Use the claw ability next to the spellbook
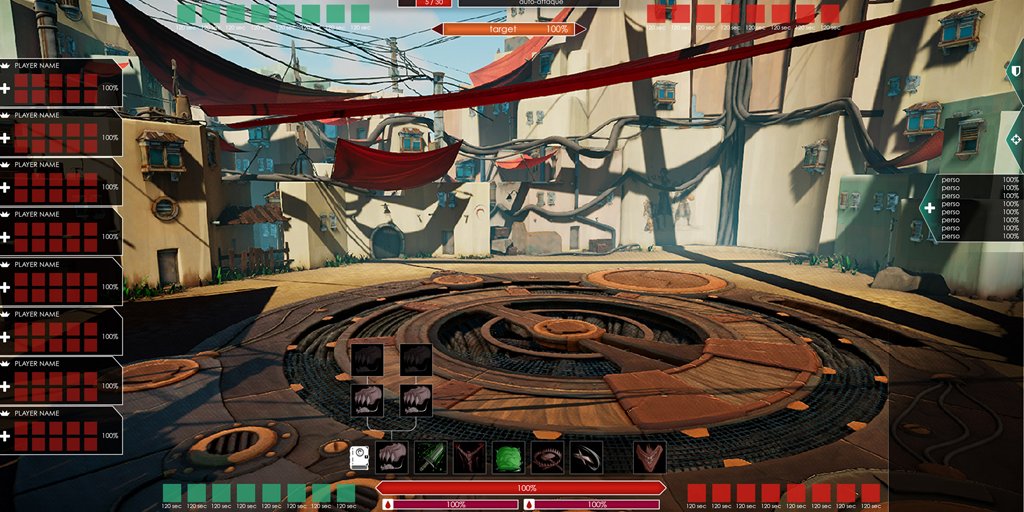Screen dimensions: 1024x512 392,458
